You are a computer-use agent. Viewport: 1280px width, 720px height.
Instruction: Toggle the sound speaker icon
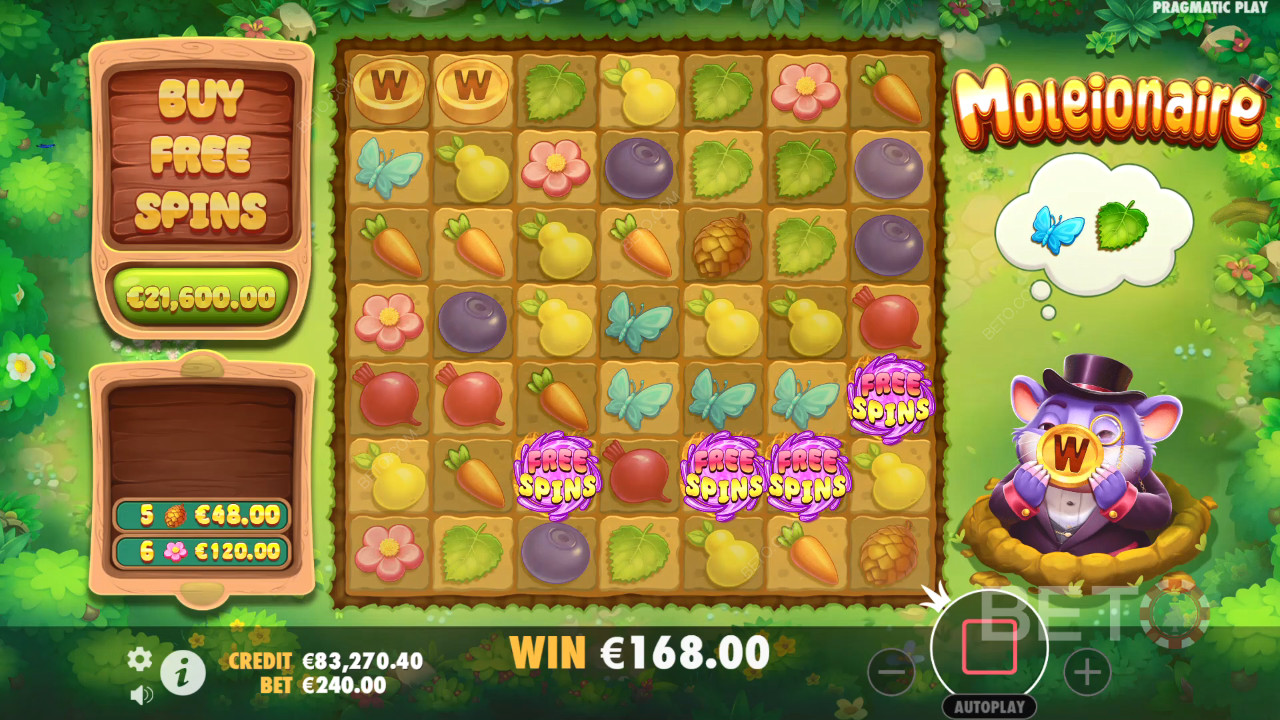(141, 694)
